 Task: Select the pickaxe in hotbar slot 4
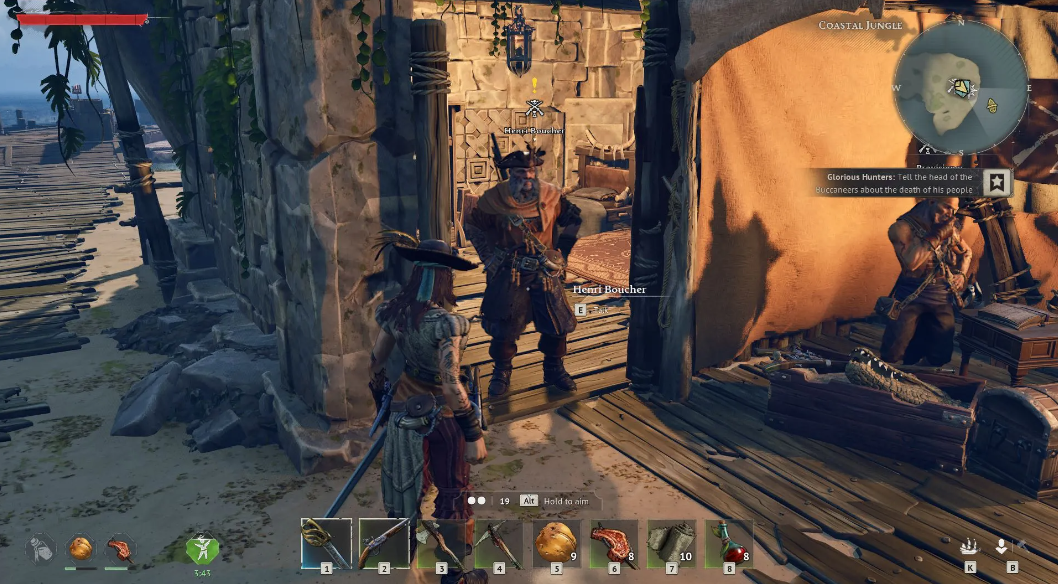click(x=499, y=543)
